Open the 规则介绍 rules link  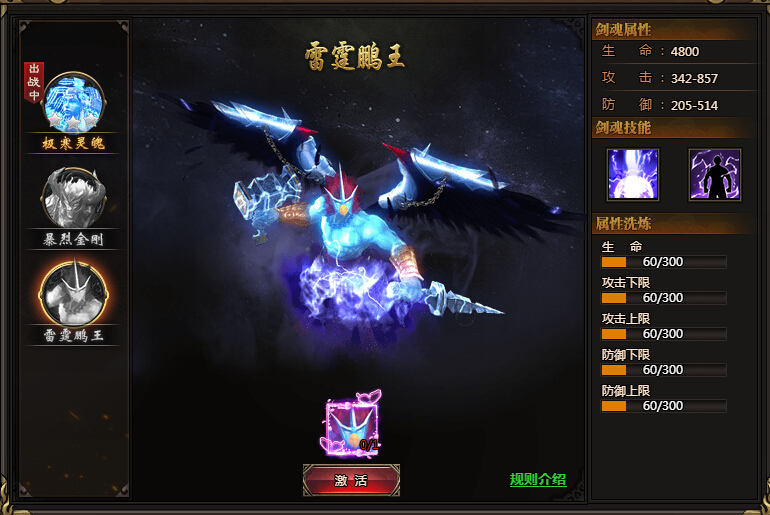[537, 480]
